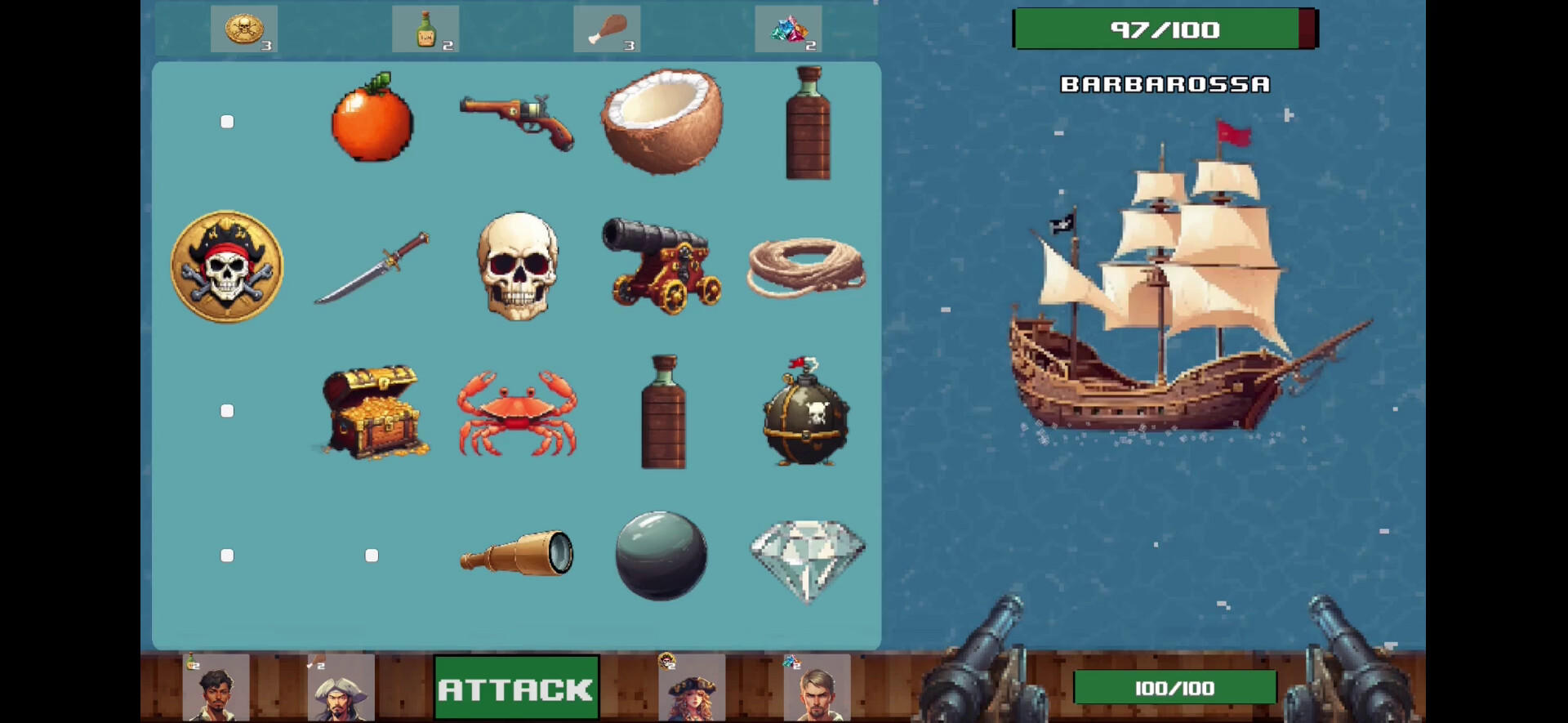This screenshot has height=723, width=1568.
Task: Pick the diamond item
Action: 807,556
